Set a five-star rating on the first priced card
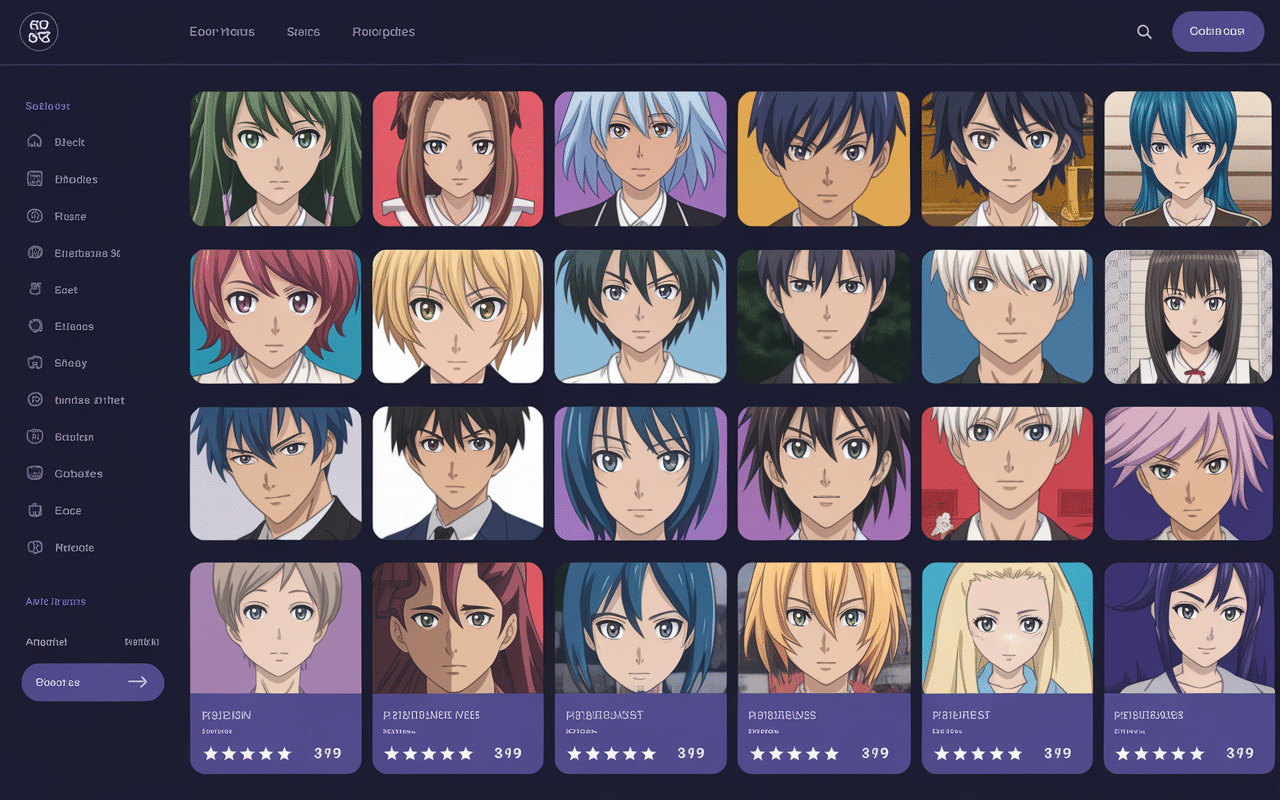The image size is (1280, 800). (x=285, y=753)
